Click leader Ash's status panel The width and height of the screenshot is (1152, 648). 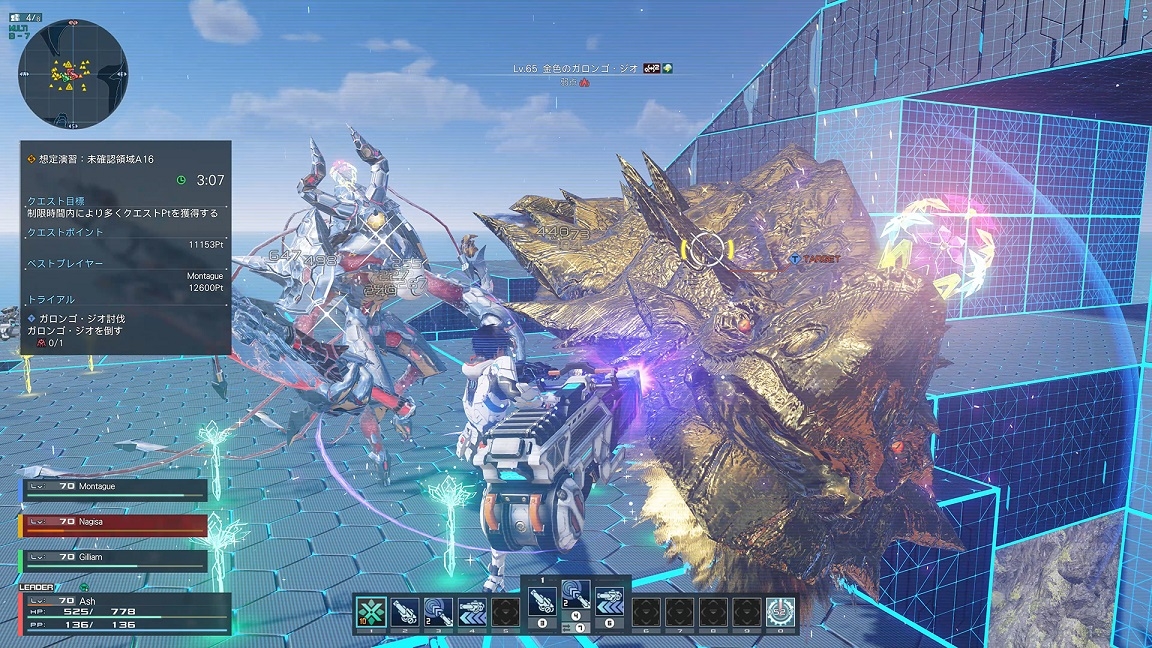(124, 613)
